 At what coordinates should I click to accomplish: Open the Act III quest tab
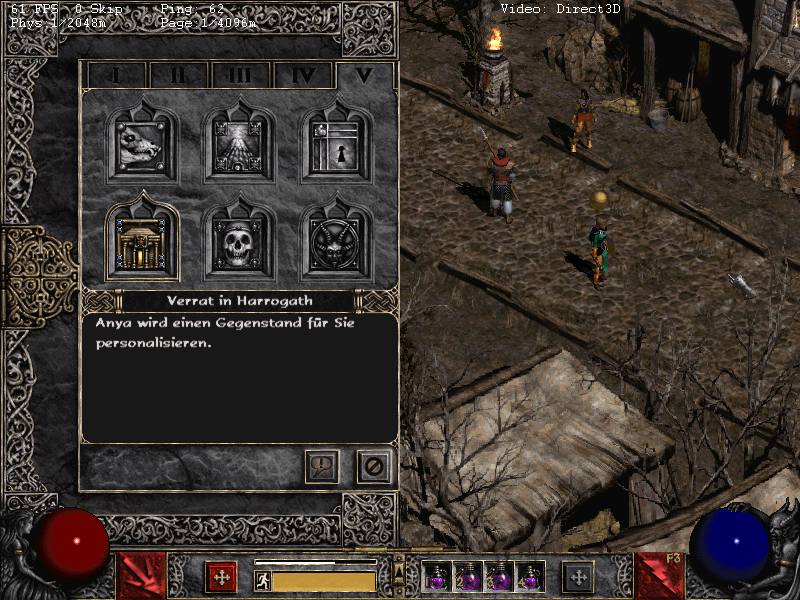click(x=240, y=75)
